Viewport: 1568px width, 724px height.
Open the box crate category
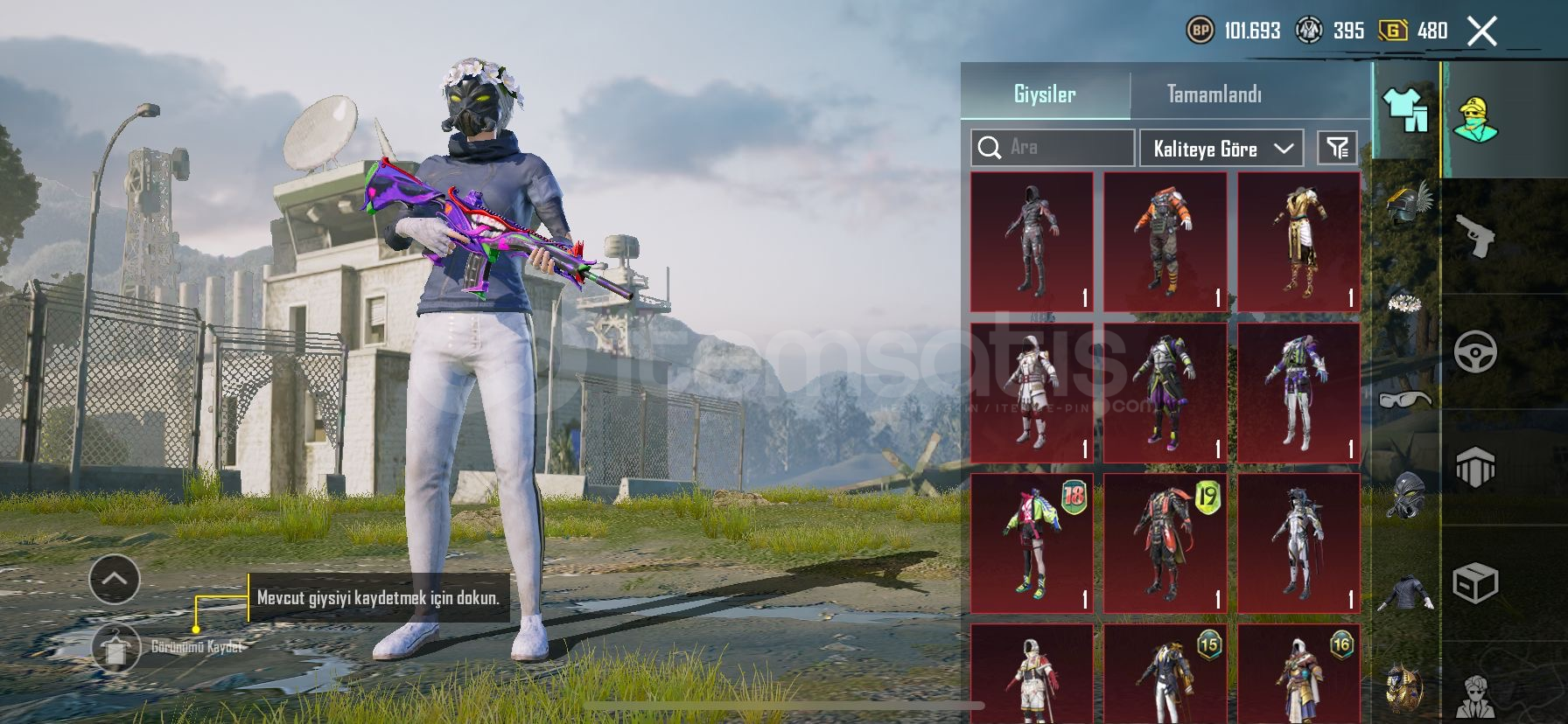[1475, 582]
